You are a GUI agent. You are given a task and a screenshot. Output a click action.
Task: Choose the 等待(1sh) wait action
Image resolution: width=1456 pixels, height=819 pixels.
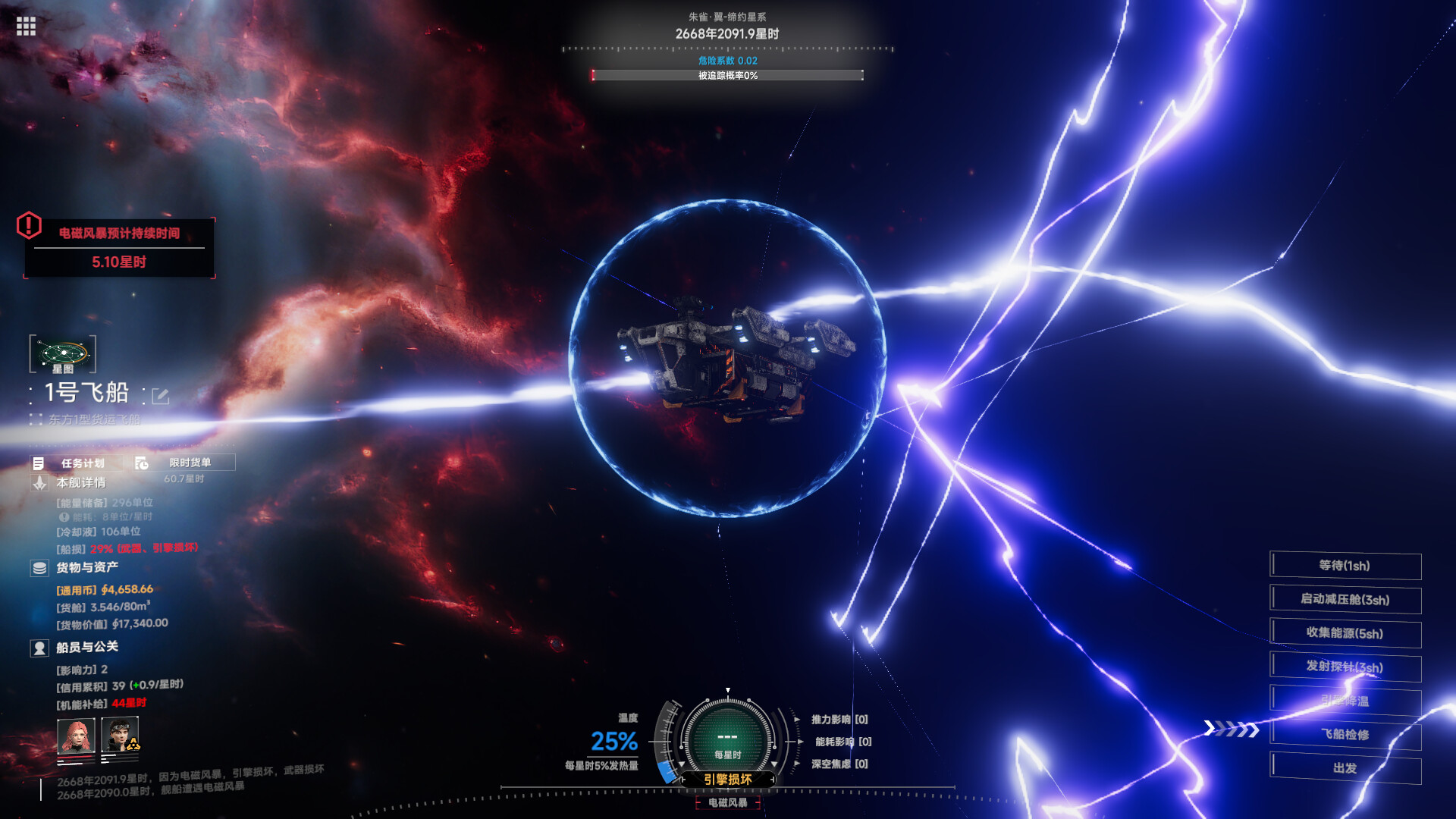[1345, 566]
